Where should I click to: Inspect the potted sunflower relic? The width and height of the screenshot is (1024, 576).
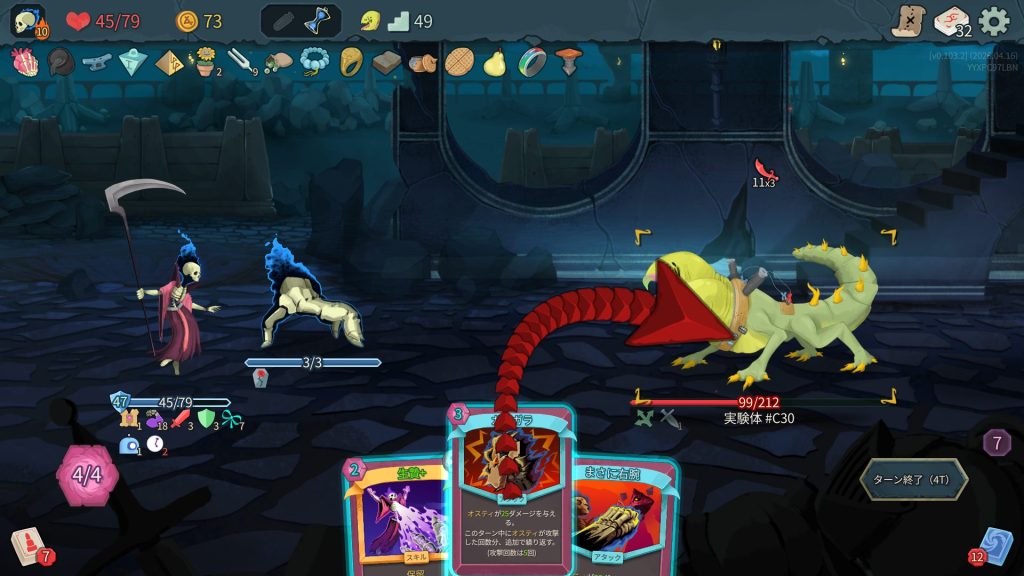205,62
